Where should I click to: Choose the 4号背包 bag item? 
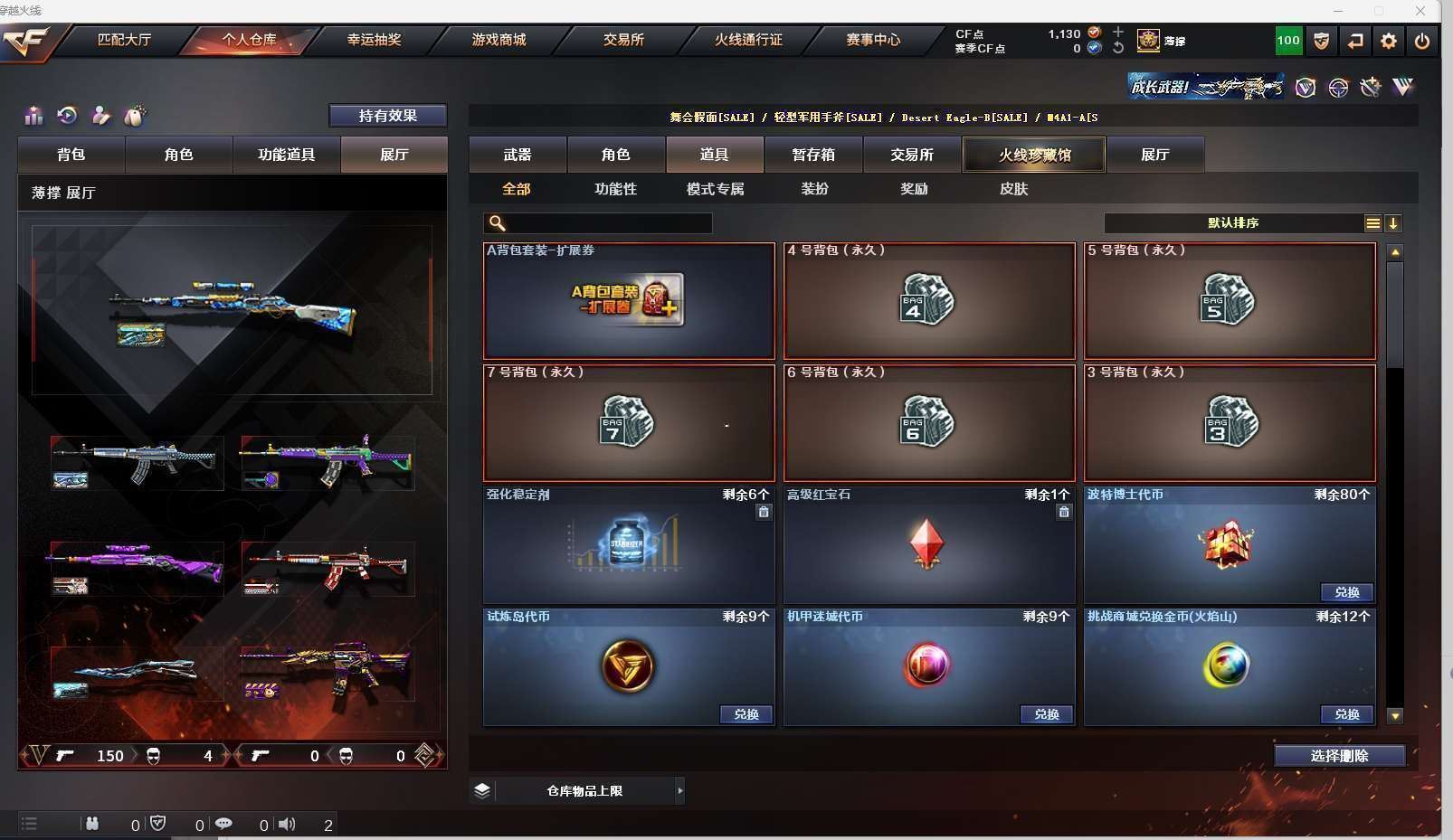pyautogui.click(x=929, y=301)
